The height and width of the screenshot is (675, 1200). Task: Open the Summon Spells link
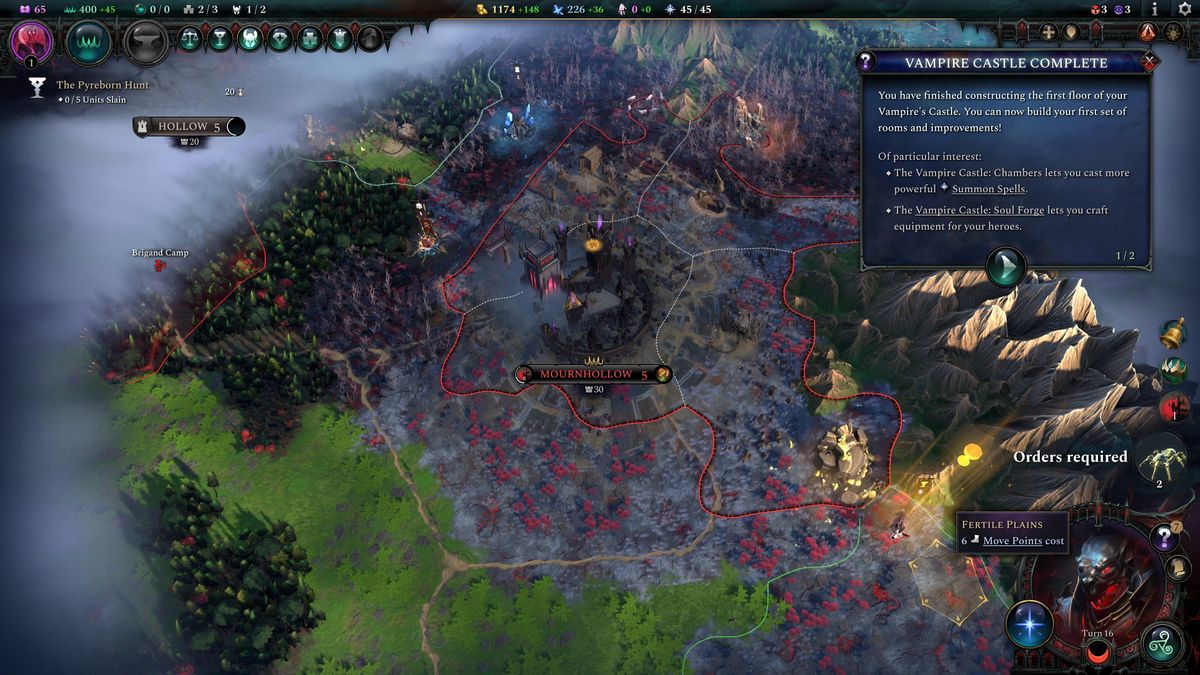(x=989, y=189)
